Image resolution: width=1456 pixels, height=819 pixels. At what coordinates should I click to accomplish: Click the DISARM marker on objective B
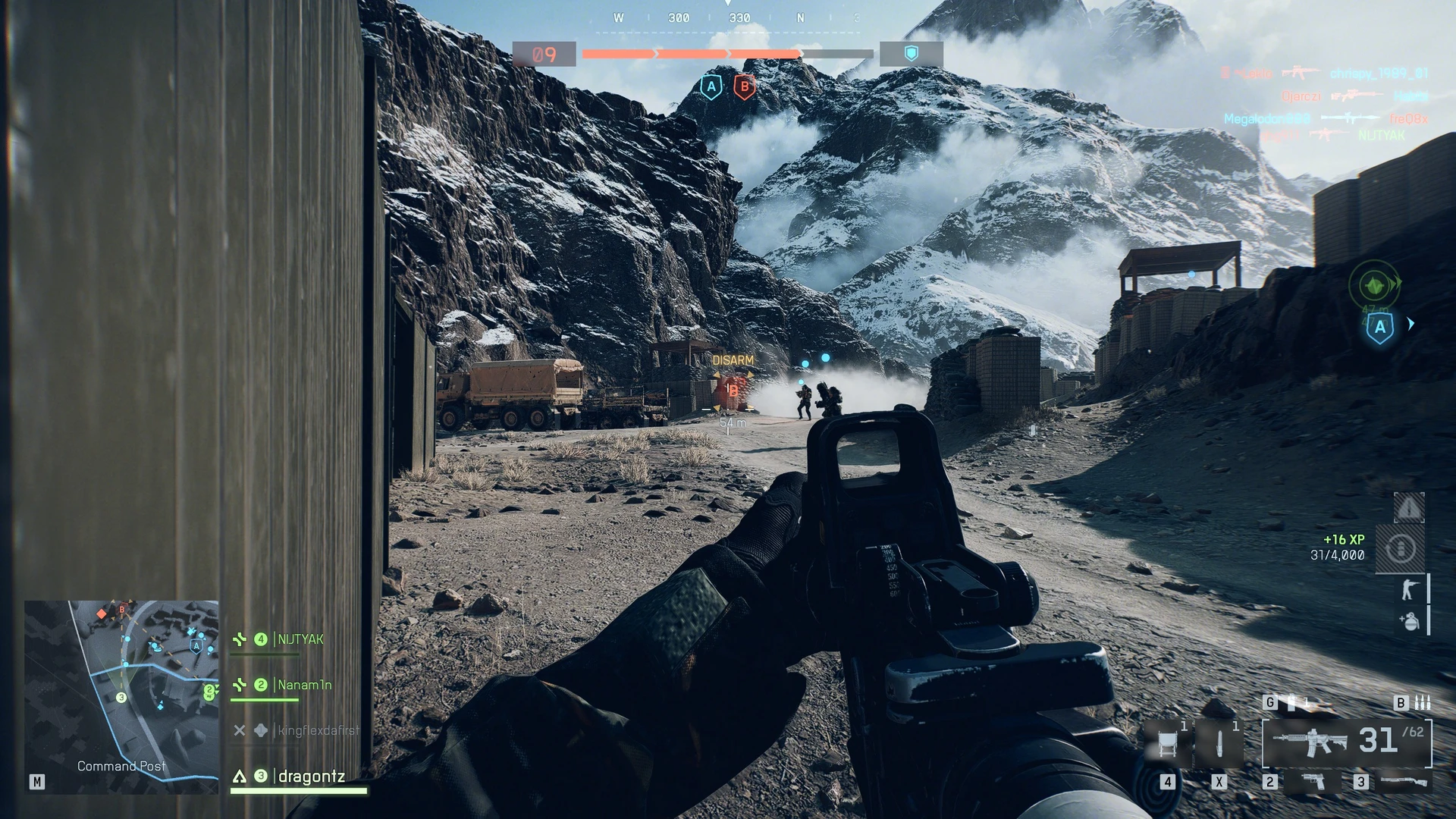click(x=733, y=362)
